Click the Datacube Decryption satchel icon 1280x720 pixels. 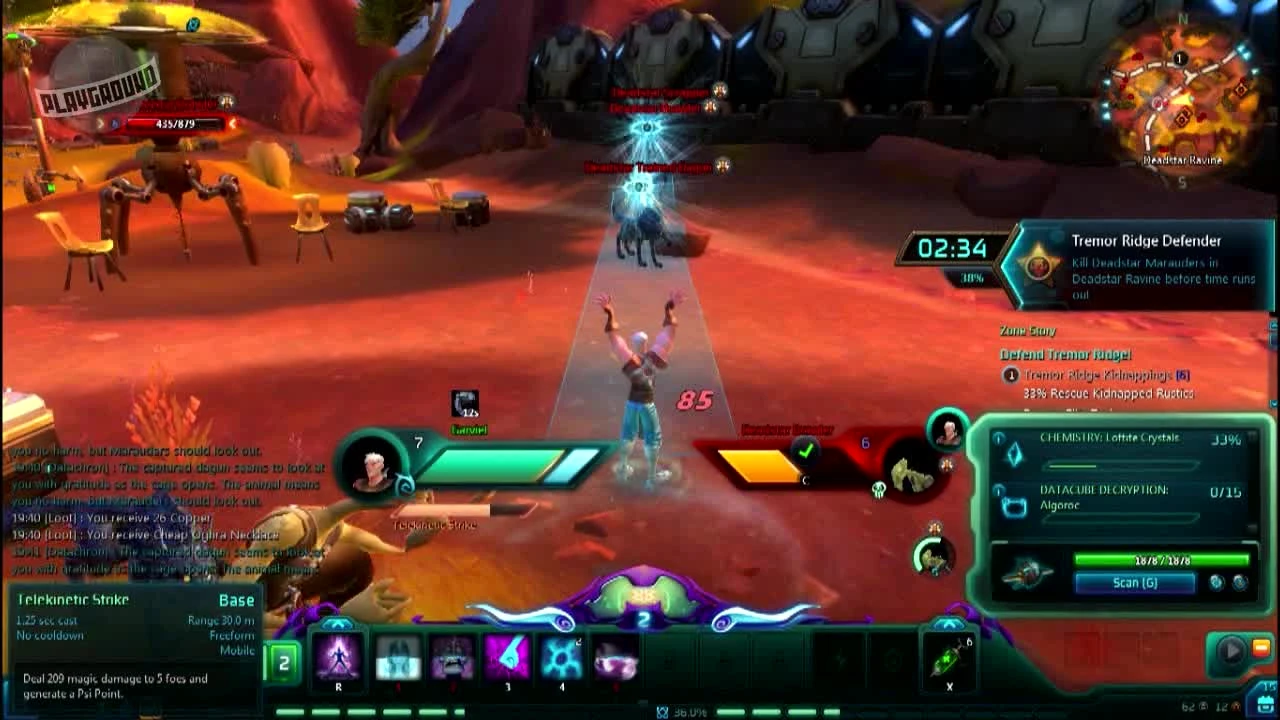coord(1014,503)
